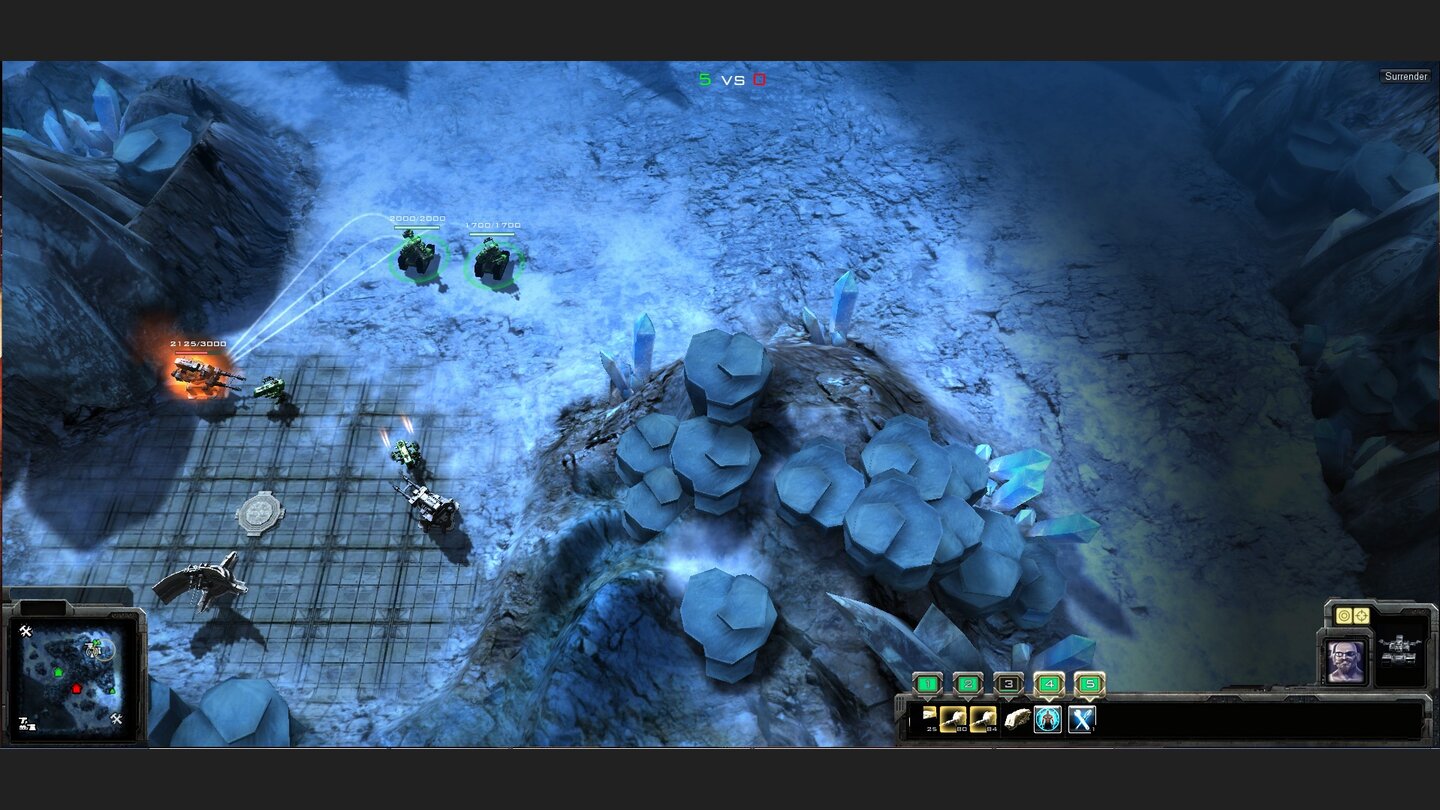Click the green team score showing 5
This screenshot has height=810, width=1440.
tap(703, 77)
